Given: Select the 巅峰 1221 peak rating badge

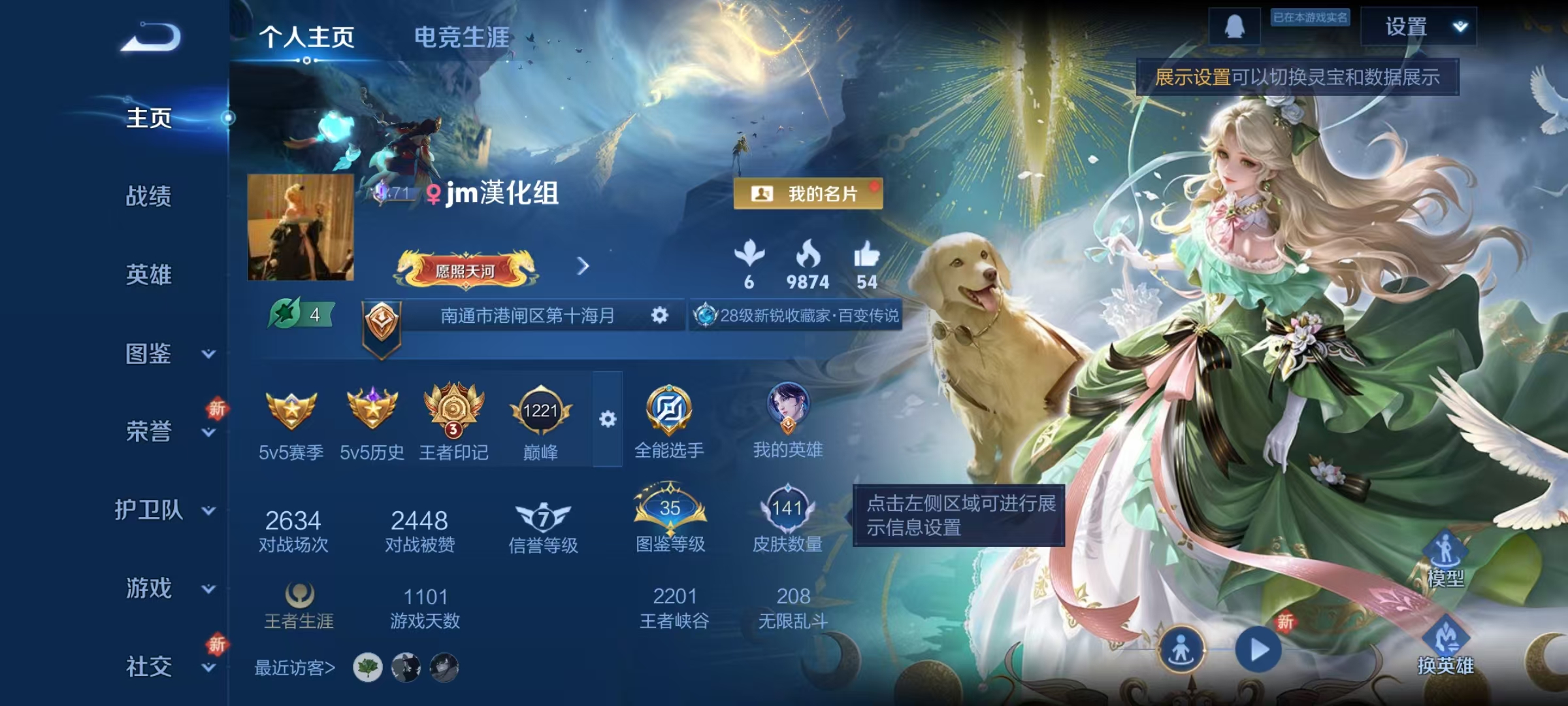Looking at the screenshot, I should pyautogui.click(x=543, y=412).
